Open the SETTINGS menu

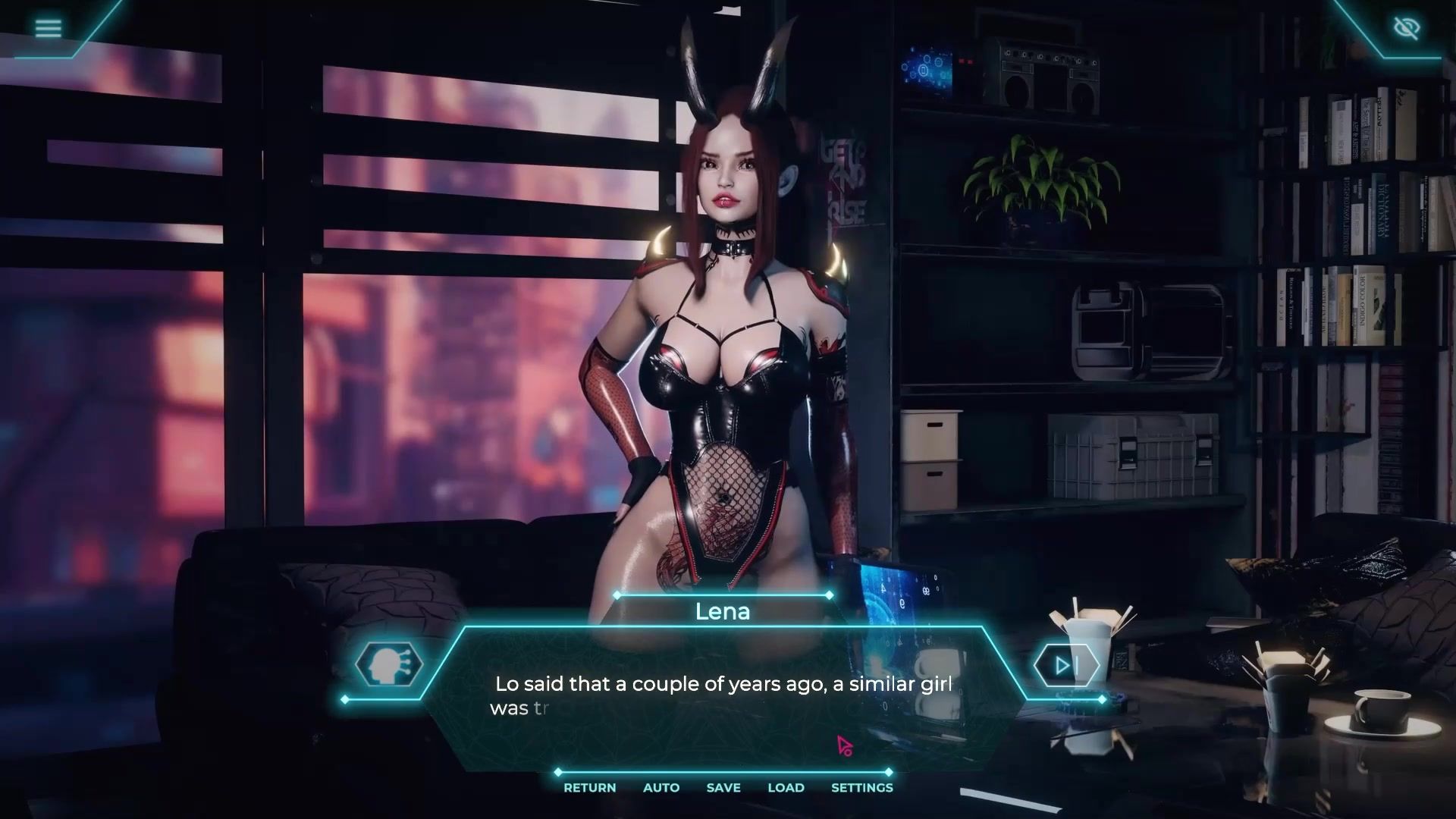pyautogui.click(x=861, y=788)
